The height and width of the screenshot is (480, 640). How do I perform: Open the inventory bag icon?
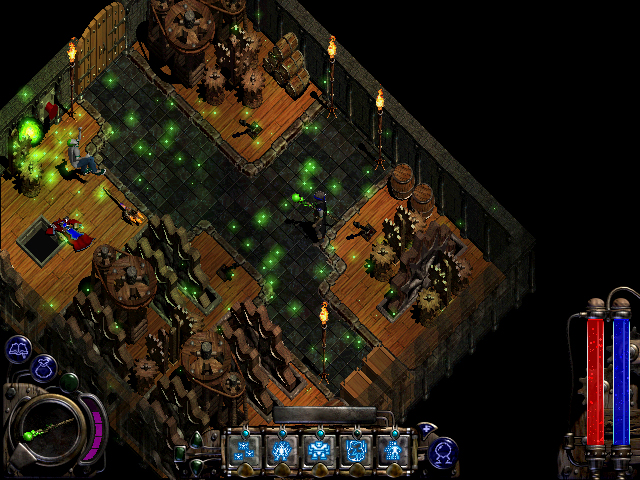(x=46, y=368)
